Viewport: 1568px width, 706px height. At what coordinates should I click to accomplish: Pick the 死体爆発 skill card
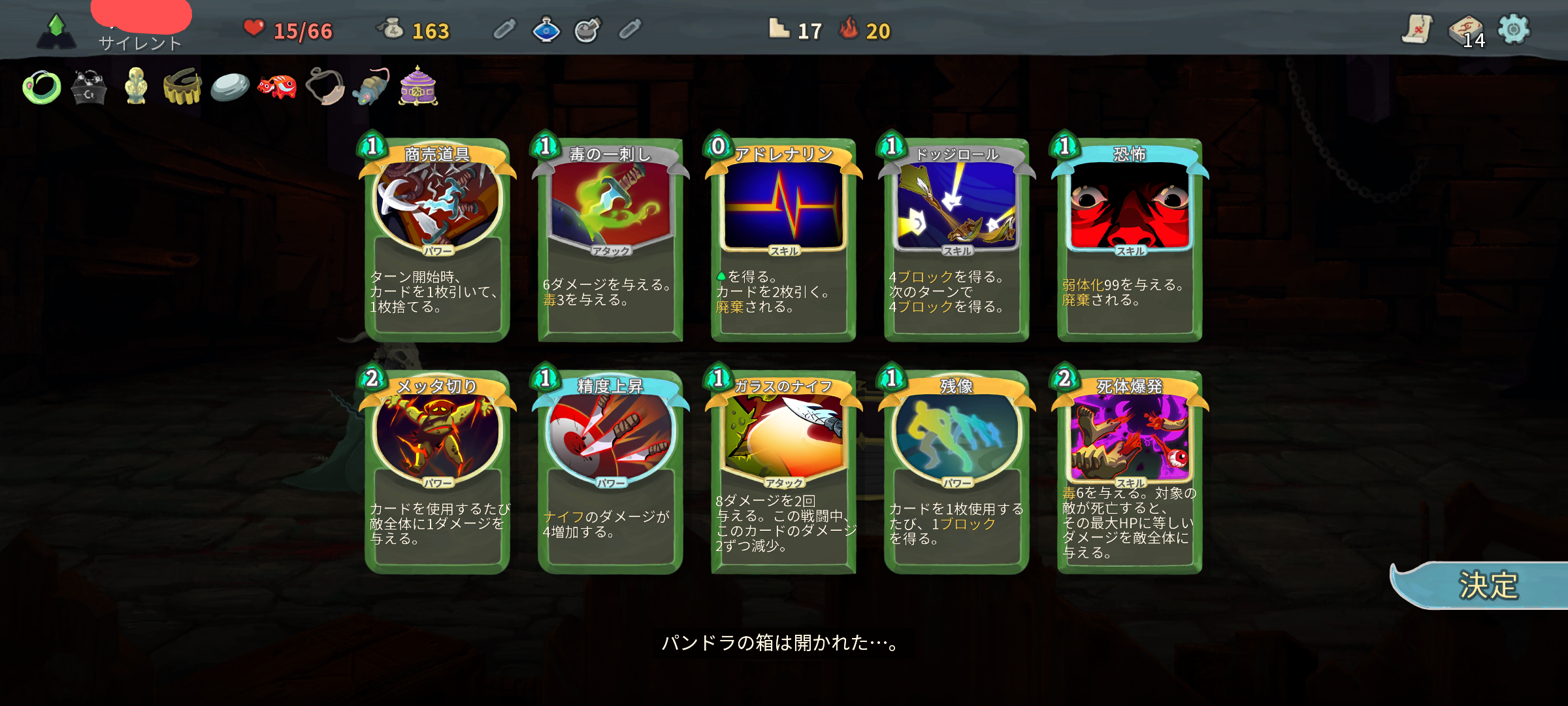point(1130,472)
